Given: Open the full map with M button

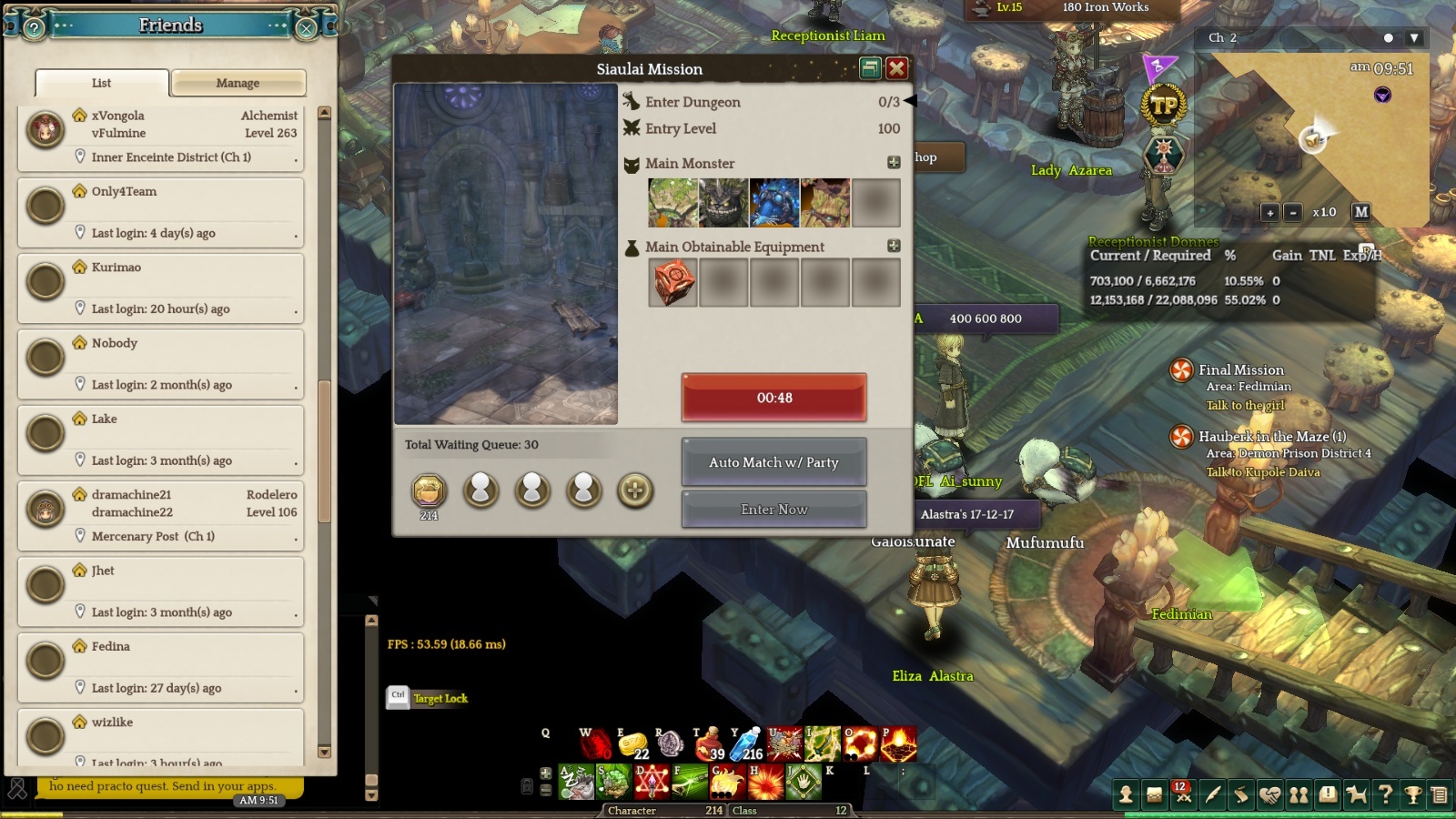Looking at the screenshot, I should point(1360,212).
